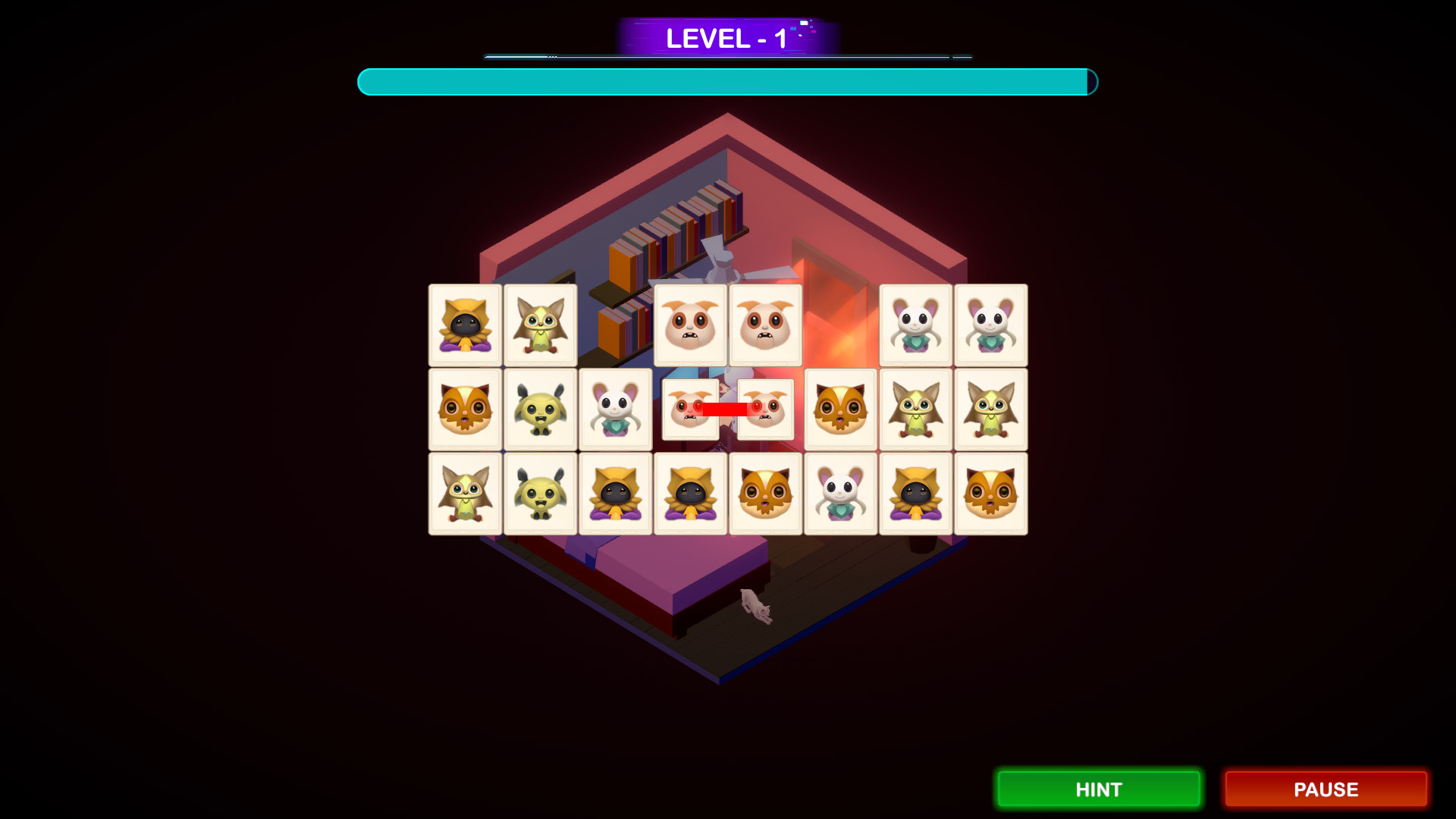Click the tan fox tile in bottom-left corner
1456x819 pixels.
coord(464,493)
